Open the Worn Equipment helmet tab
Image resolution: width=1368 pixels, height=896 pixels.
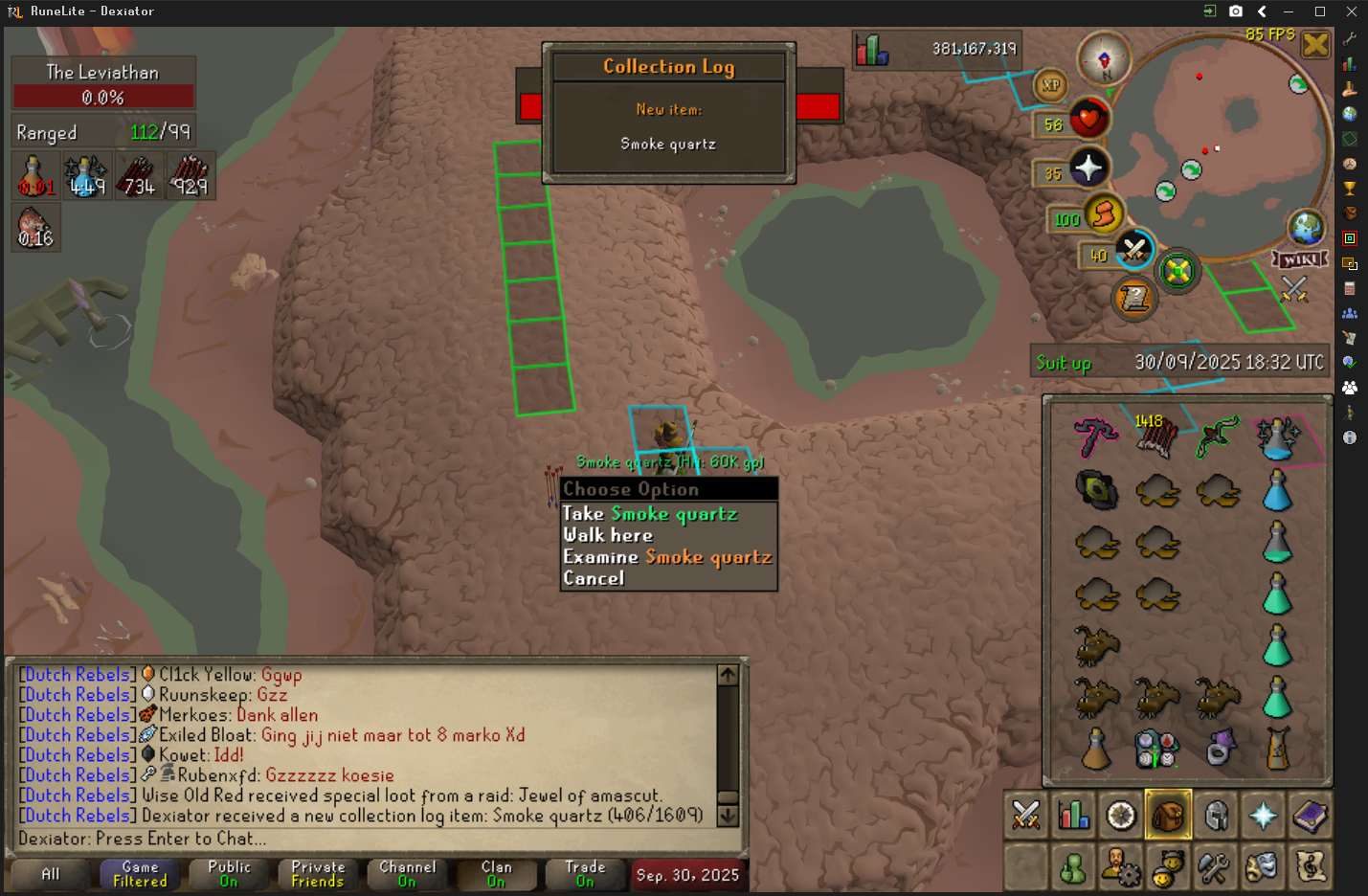click(x=1216, y=817)
